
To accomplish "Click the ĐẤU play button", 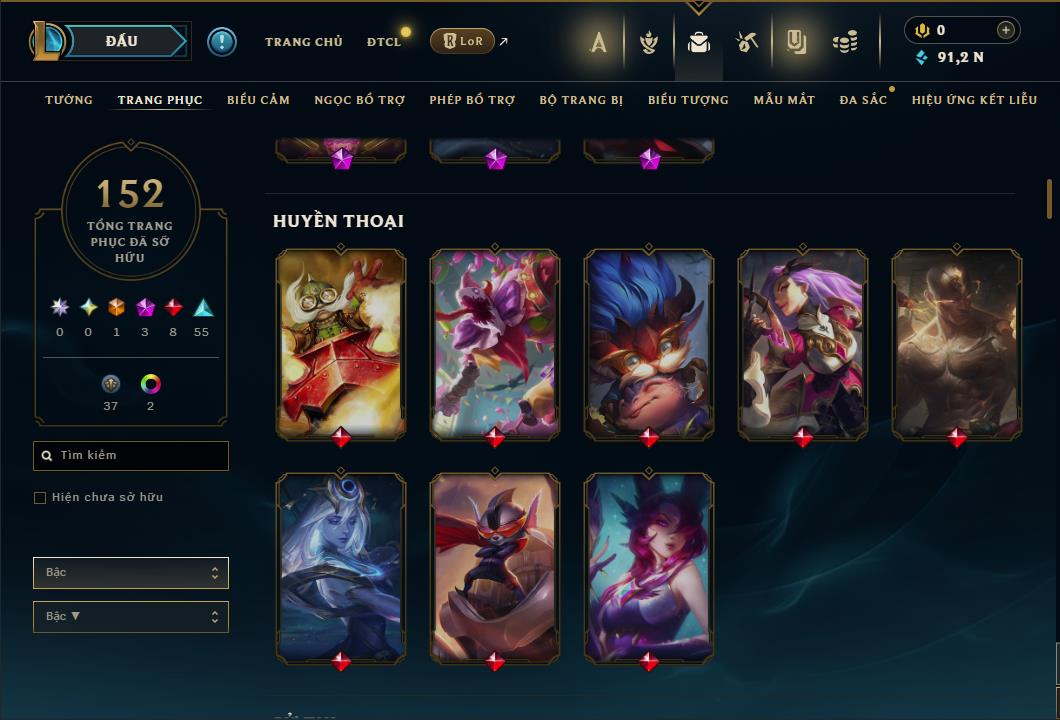I will (x=121, y=41).
